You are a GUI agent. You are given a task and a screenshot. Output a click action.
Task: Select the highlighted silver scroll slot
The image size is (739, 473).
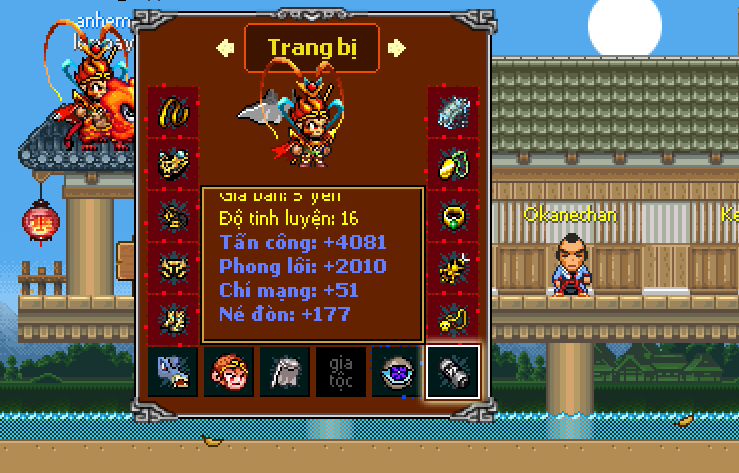452,373
